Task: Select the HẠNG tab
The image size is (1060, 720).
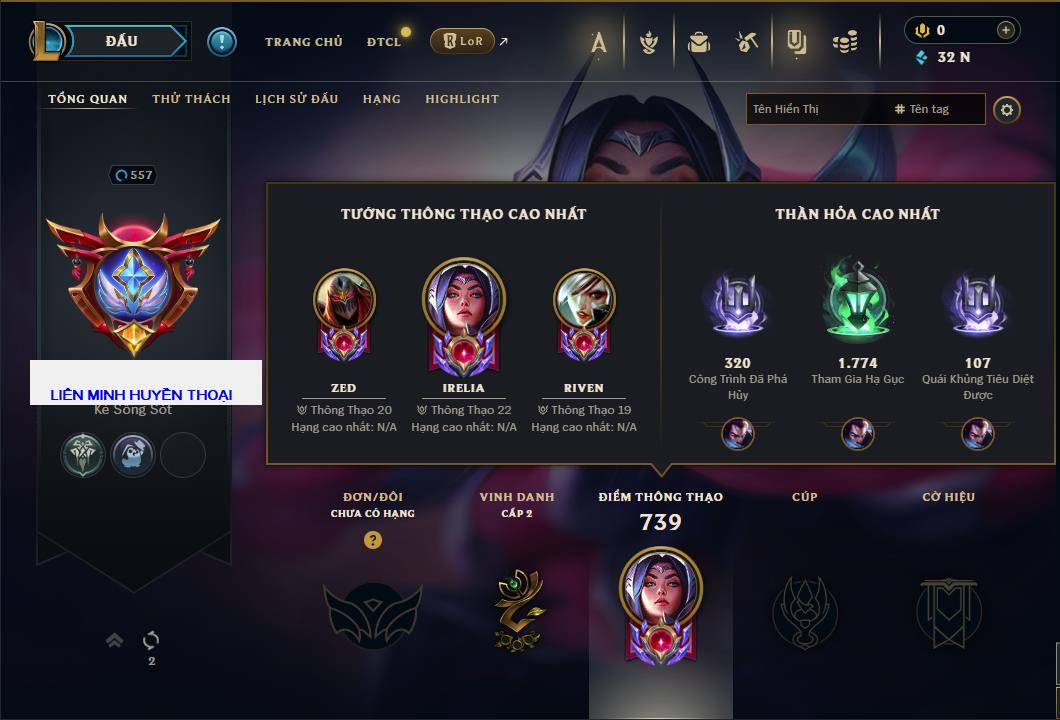Action: pos(382,99)
